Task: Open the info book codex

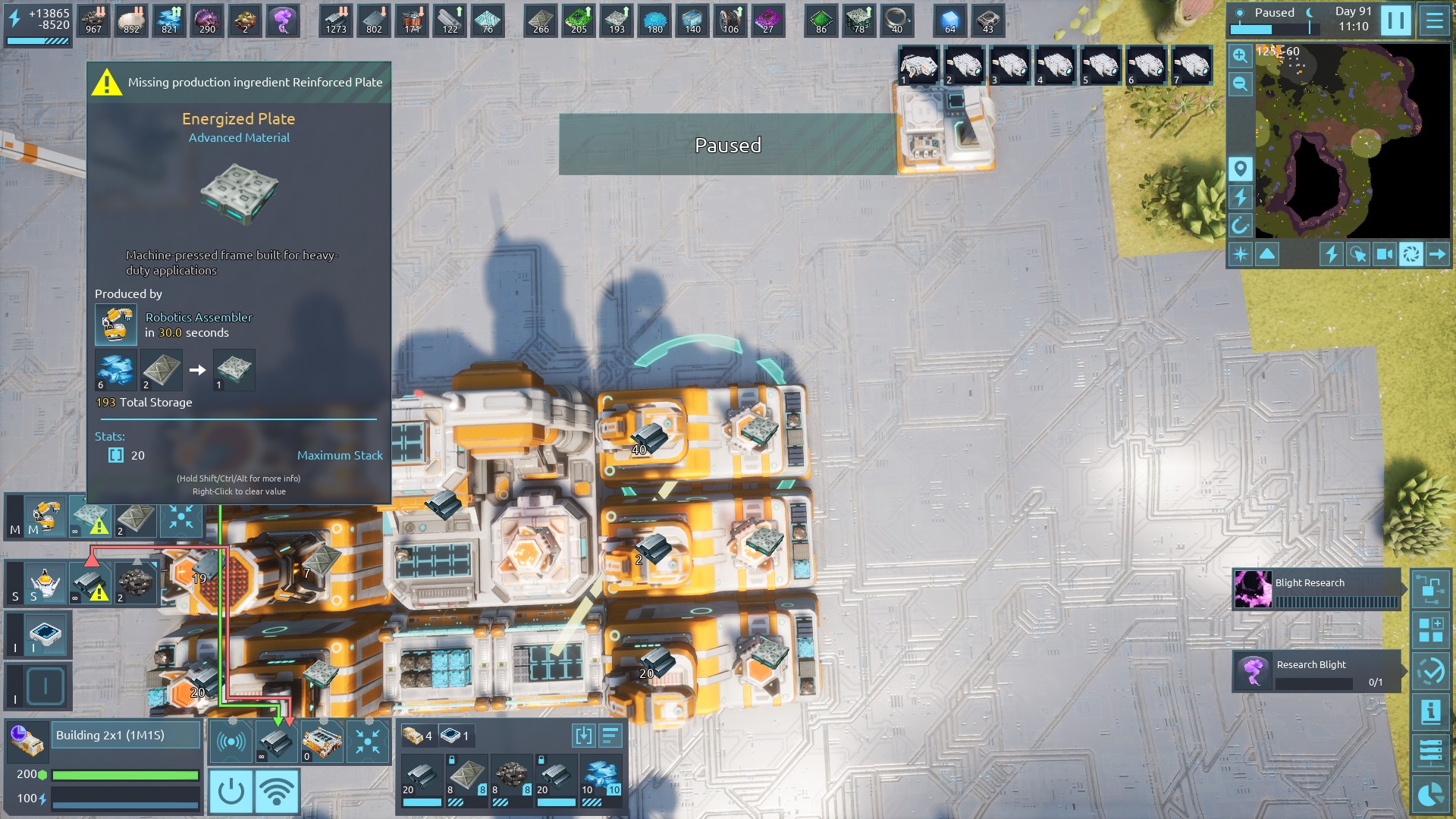Action: 1430,711
